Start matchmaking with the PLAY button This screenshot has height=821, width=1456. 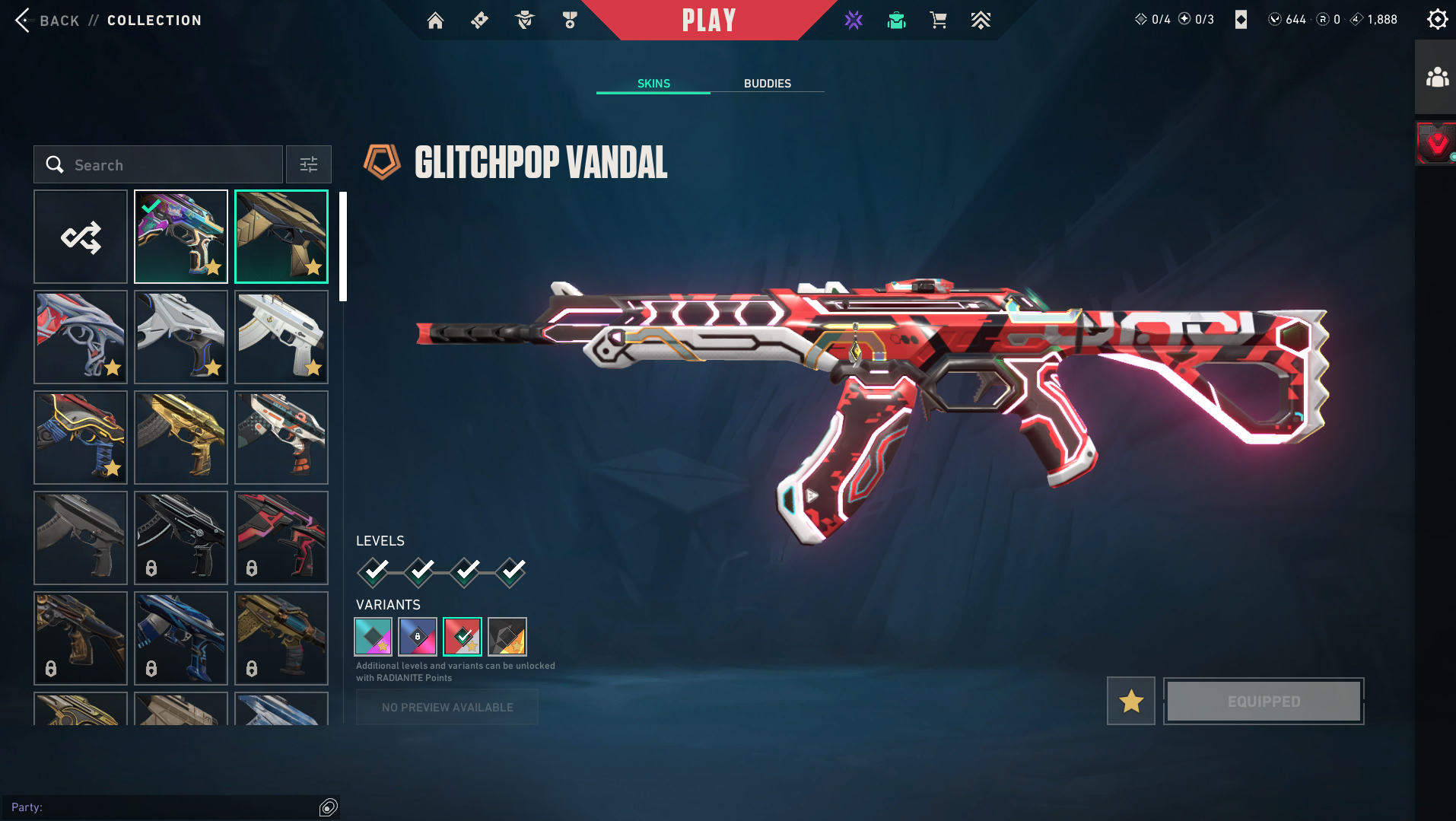pos(708,21)
